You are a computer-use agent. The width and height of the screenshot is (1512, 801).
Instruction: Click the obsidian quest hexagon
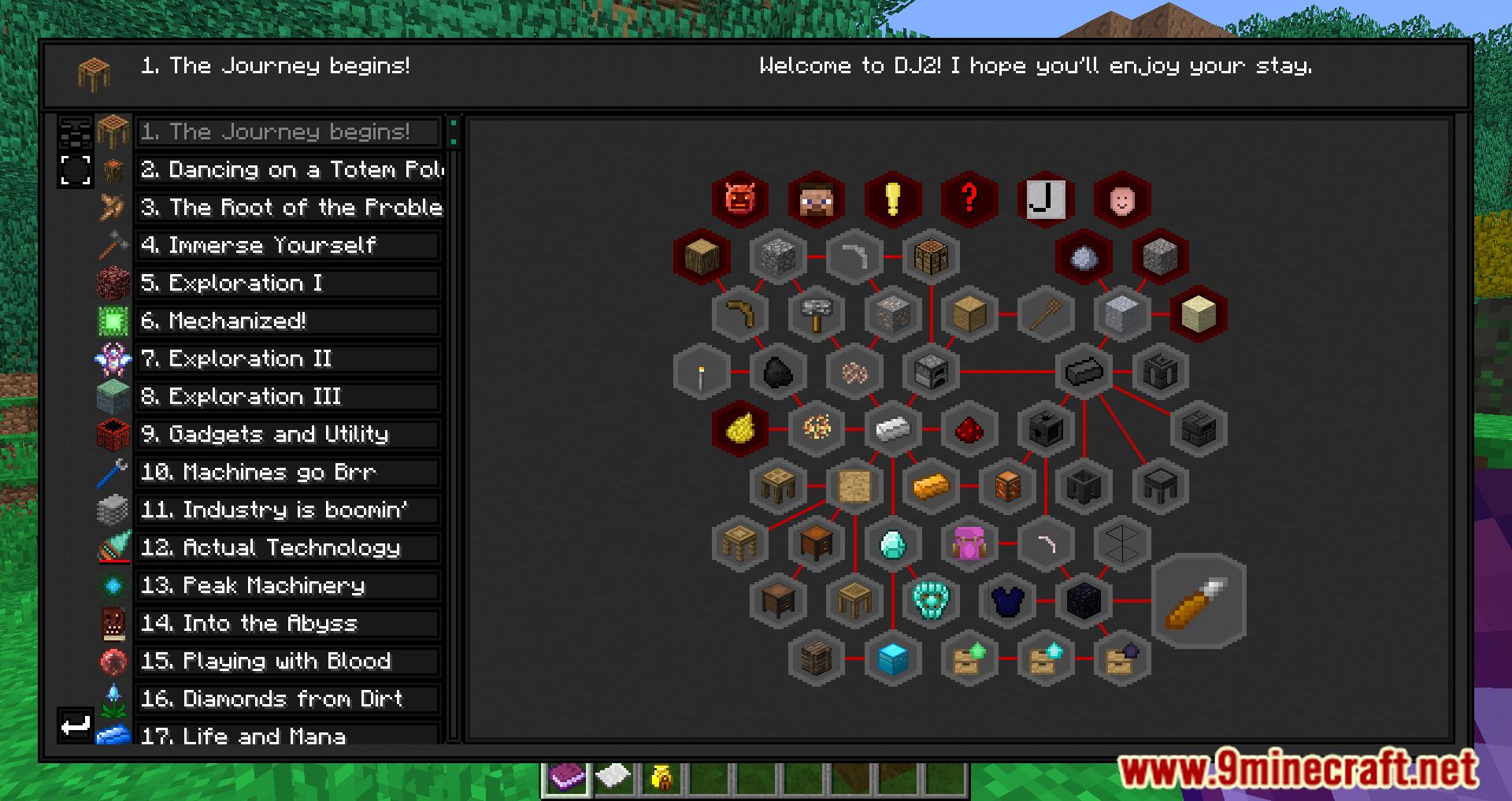pos(1083,600)
